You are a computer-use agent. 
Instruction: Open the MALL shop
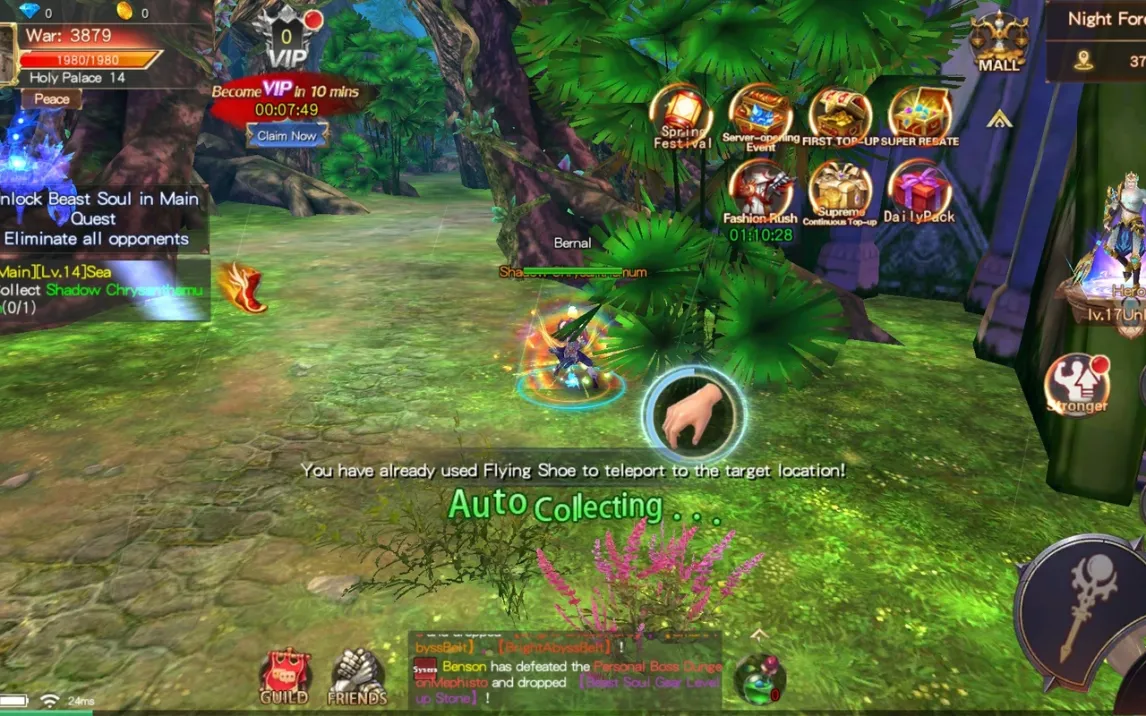point(998,42)
